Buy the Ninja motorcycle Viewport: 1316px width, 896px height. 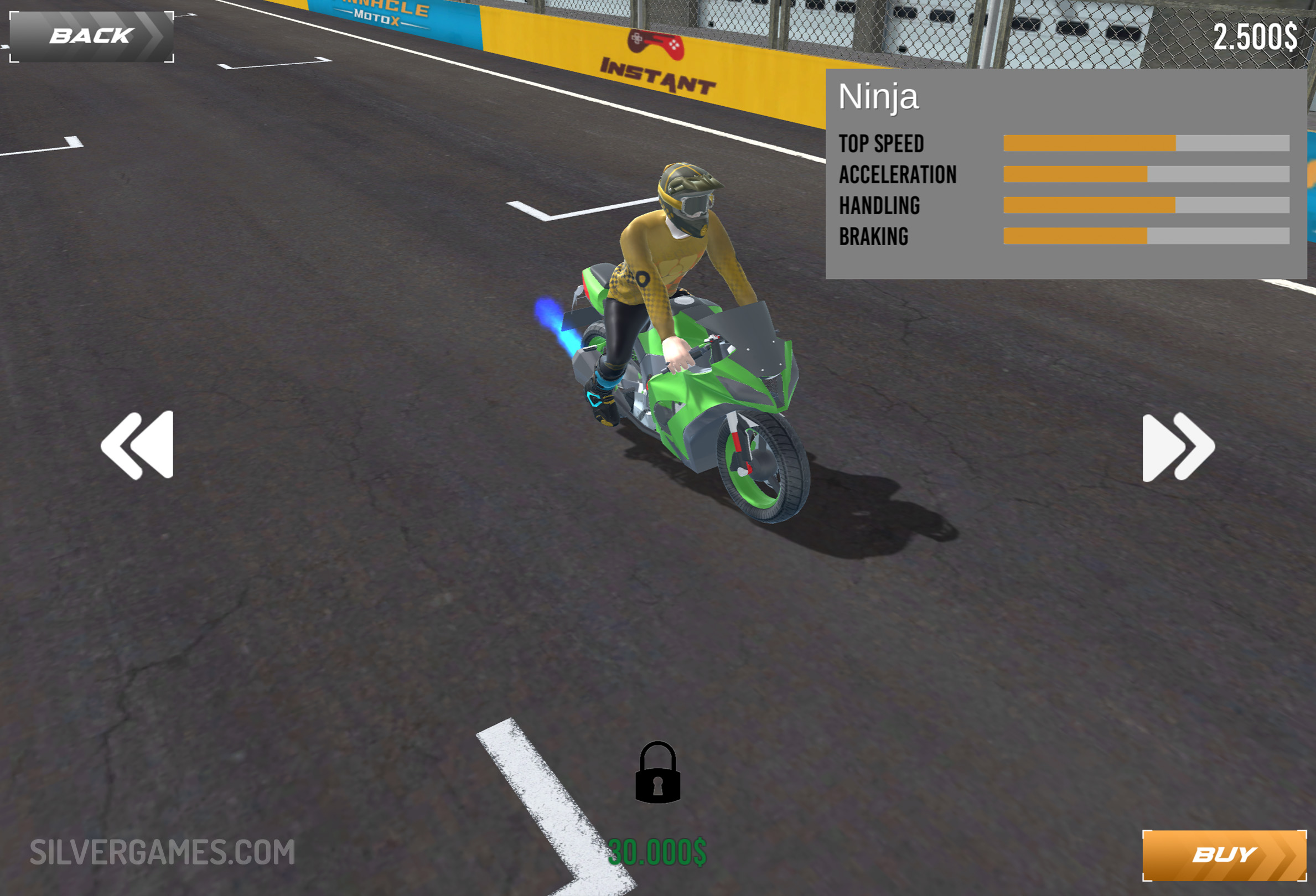click(x=1224, y=854)
